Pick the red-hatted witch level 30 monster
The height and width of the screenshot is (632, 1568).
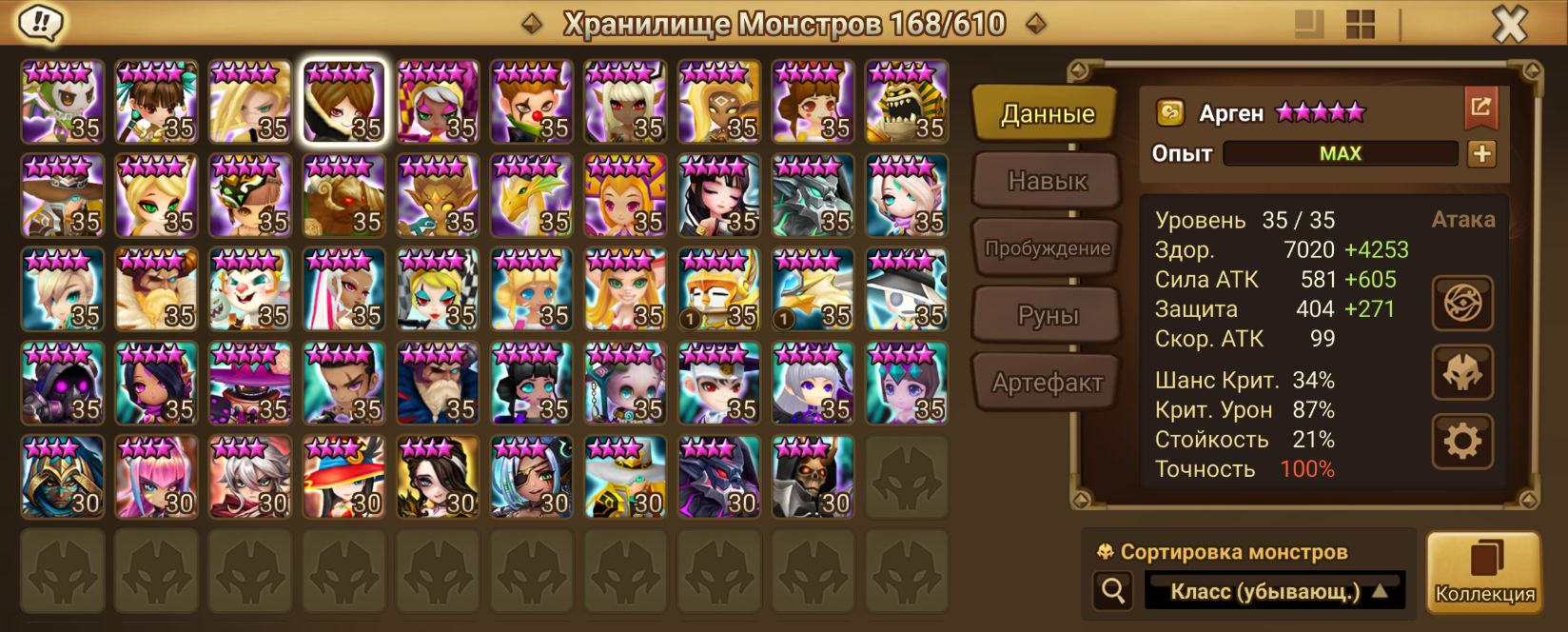343,477
